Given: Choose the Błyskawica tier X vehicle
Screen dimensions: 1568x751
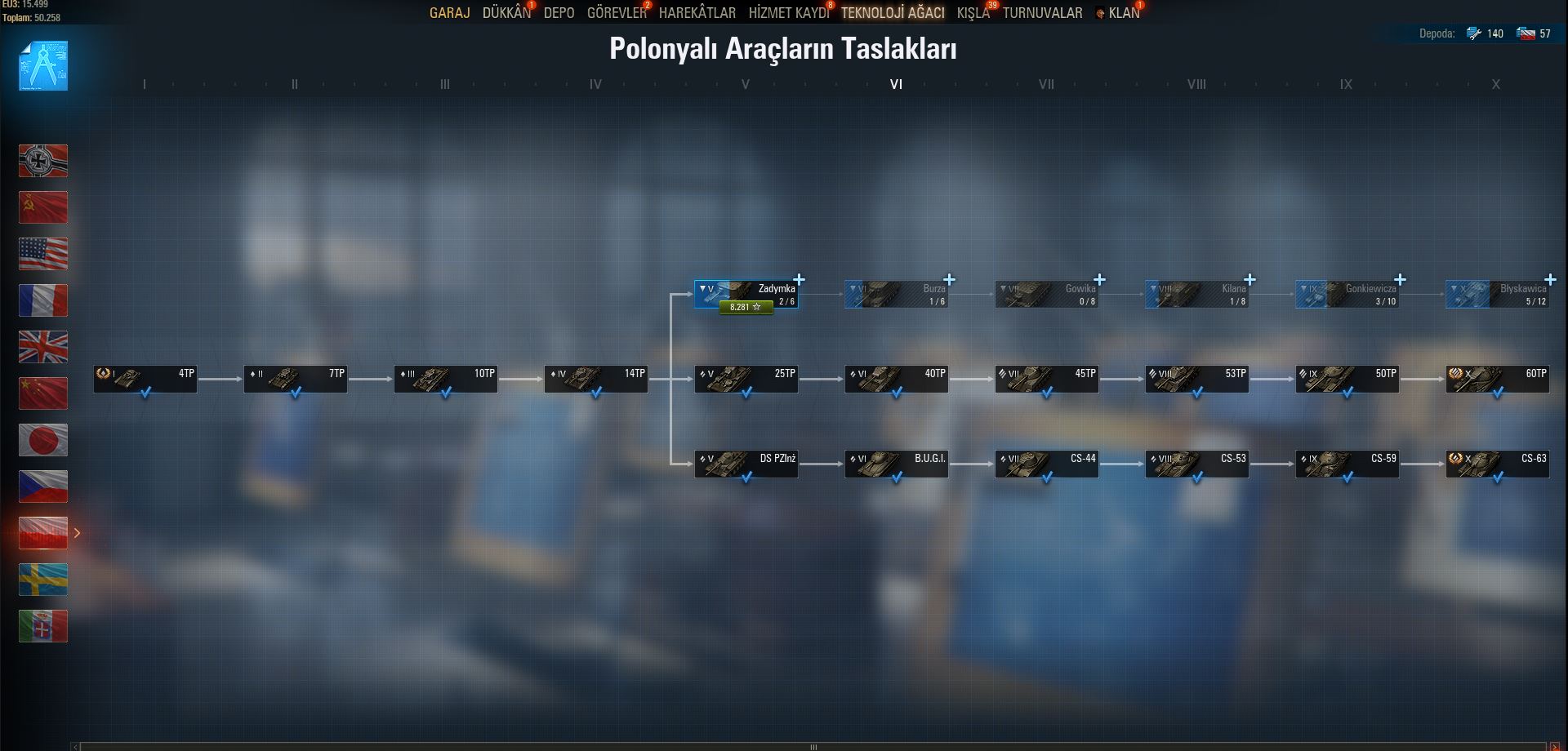Looking at the screenshot, I should point(1497,295).
